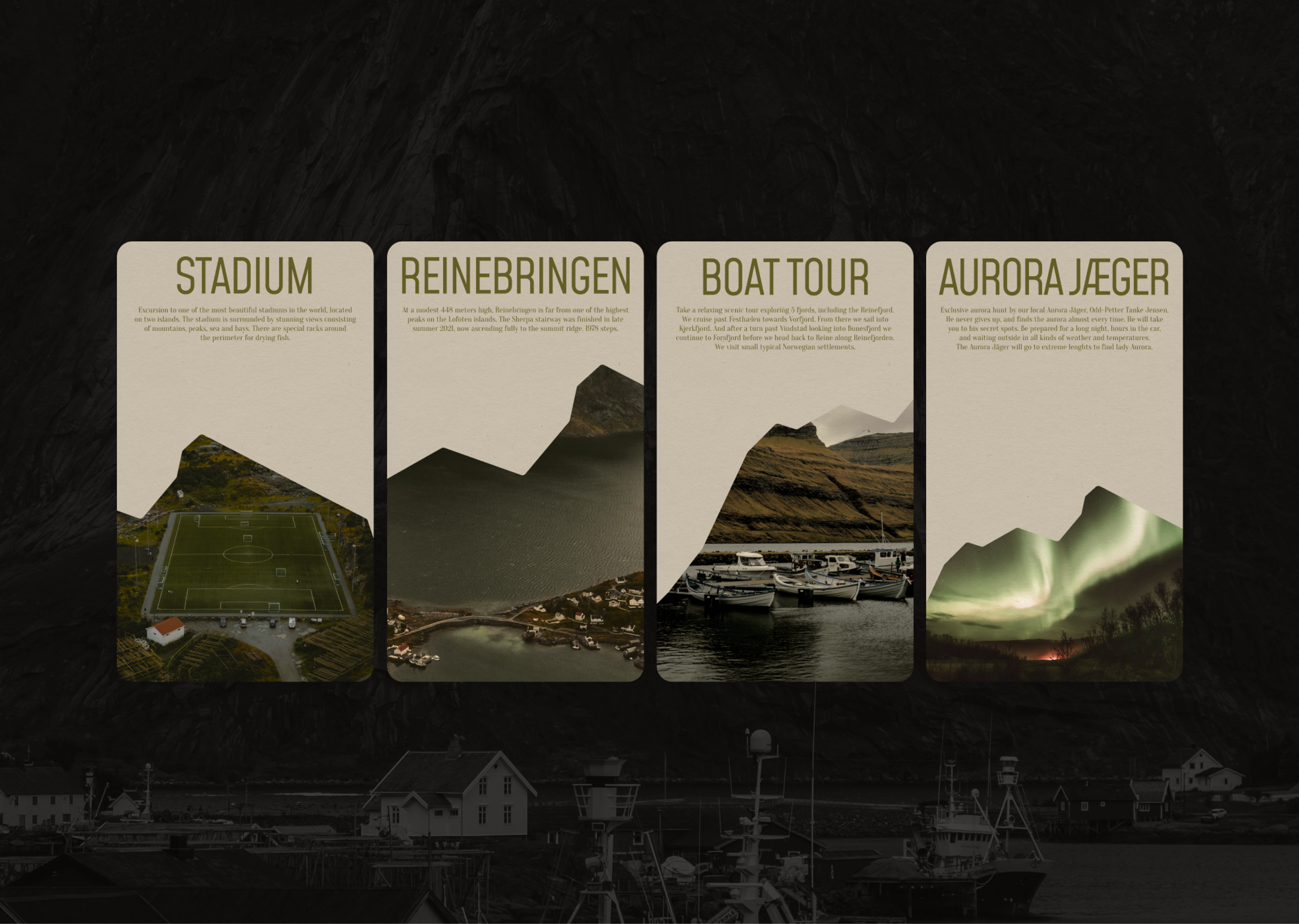Select the Stadium excursion card
Screen dimensions: 1299x924
[x=244, y=461]
